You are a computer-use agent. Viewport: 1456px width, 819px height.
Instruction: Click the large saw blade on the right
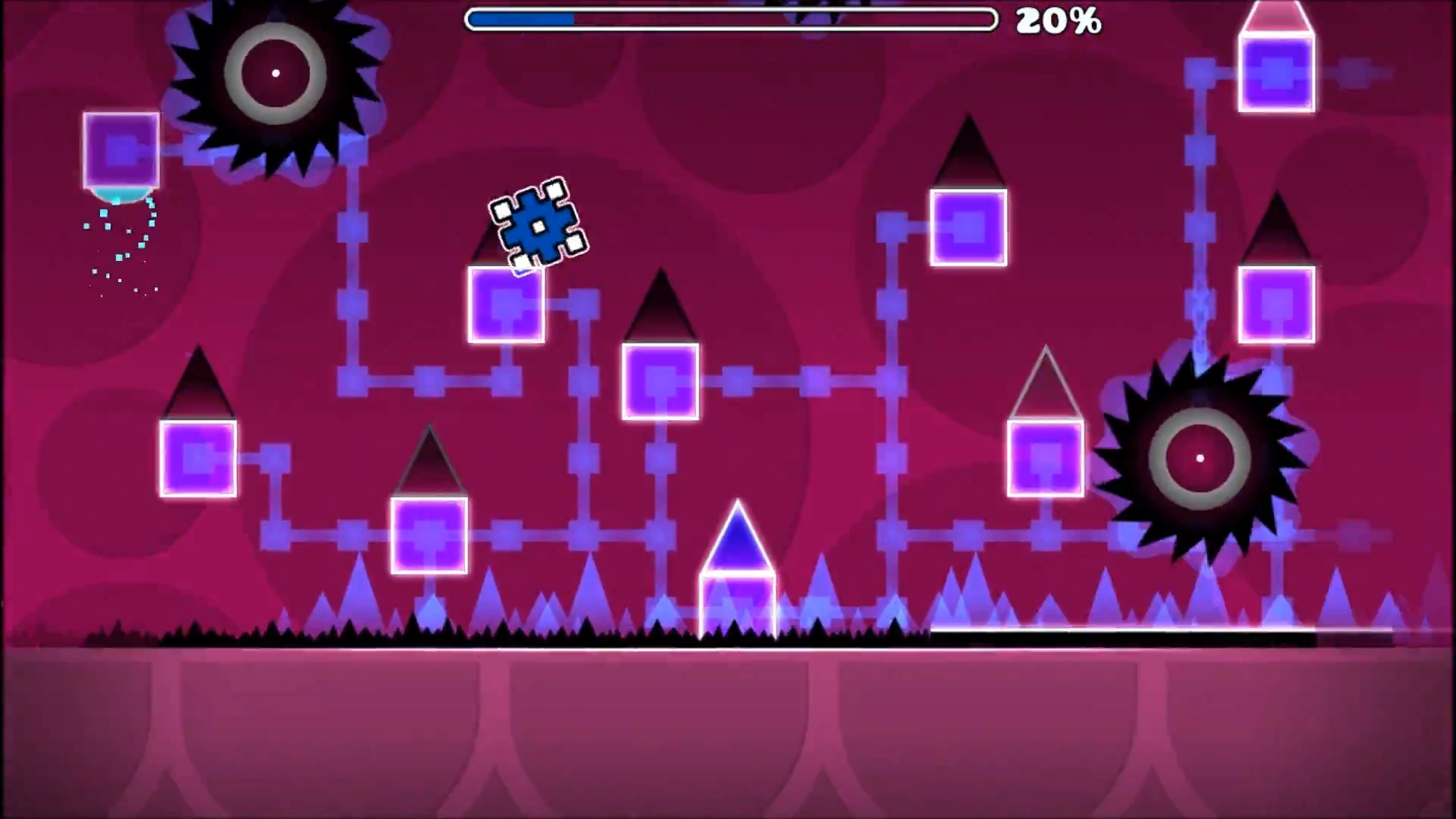point(1198,459)
